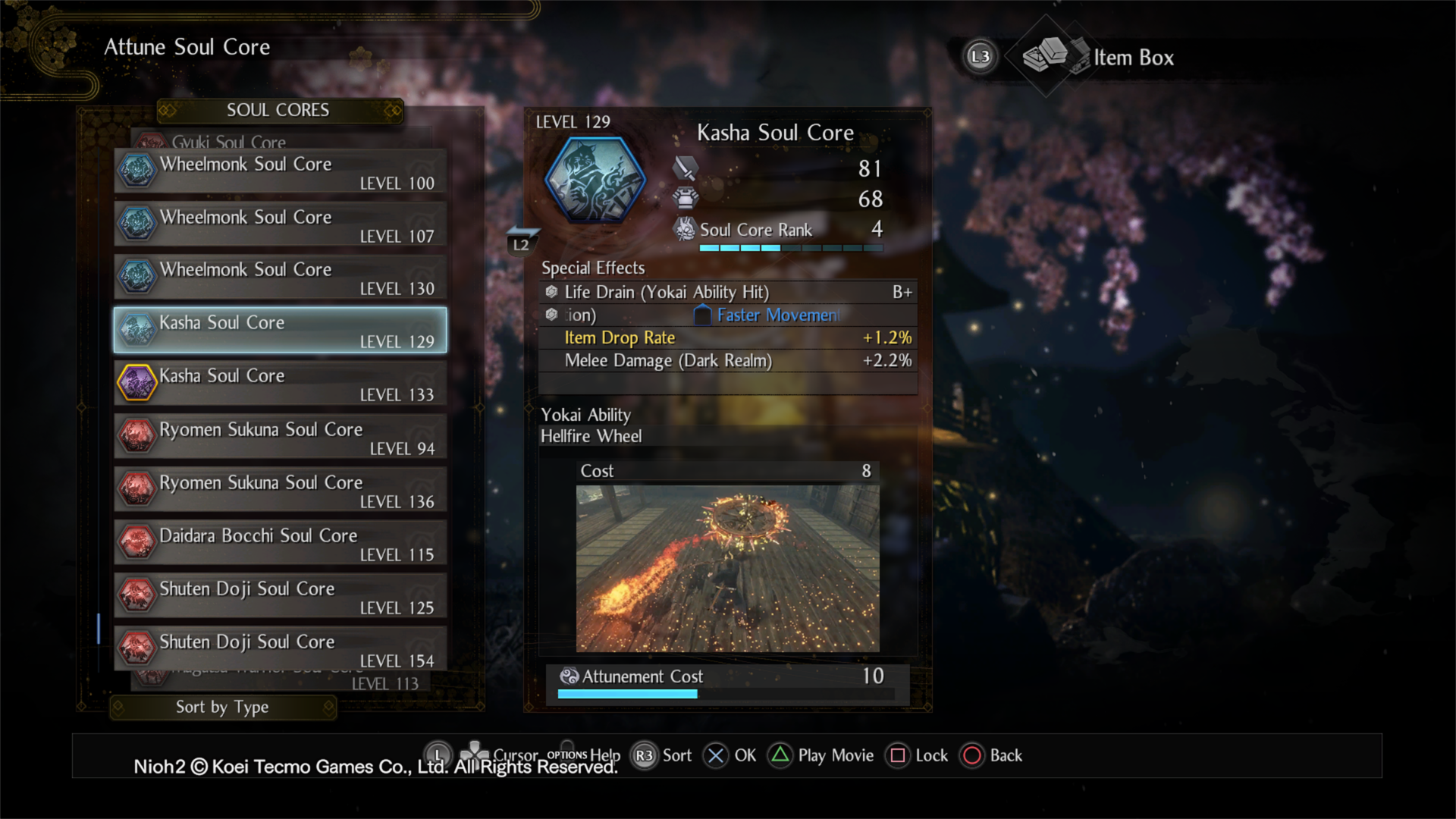Click the attack power sword icon
1456x819 pixels.
pos(685,168)
